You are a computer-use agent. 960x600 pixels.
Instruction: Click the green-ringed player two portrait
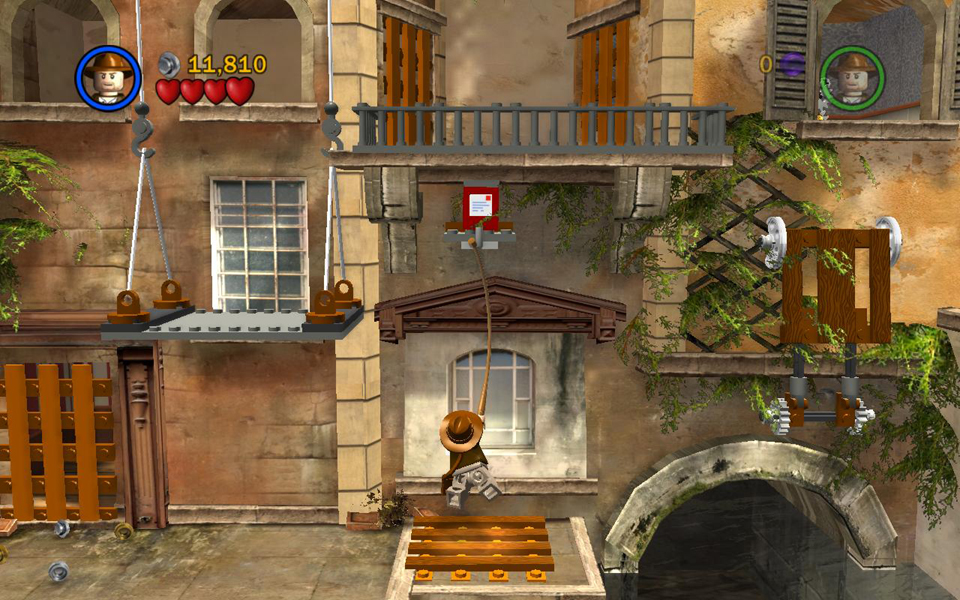[852, 77]
